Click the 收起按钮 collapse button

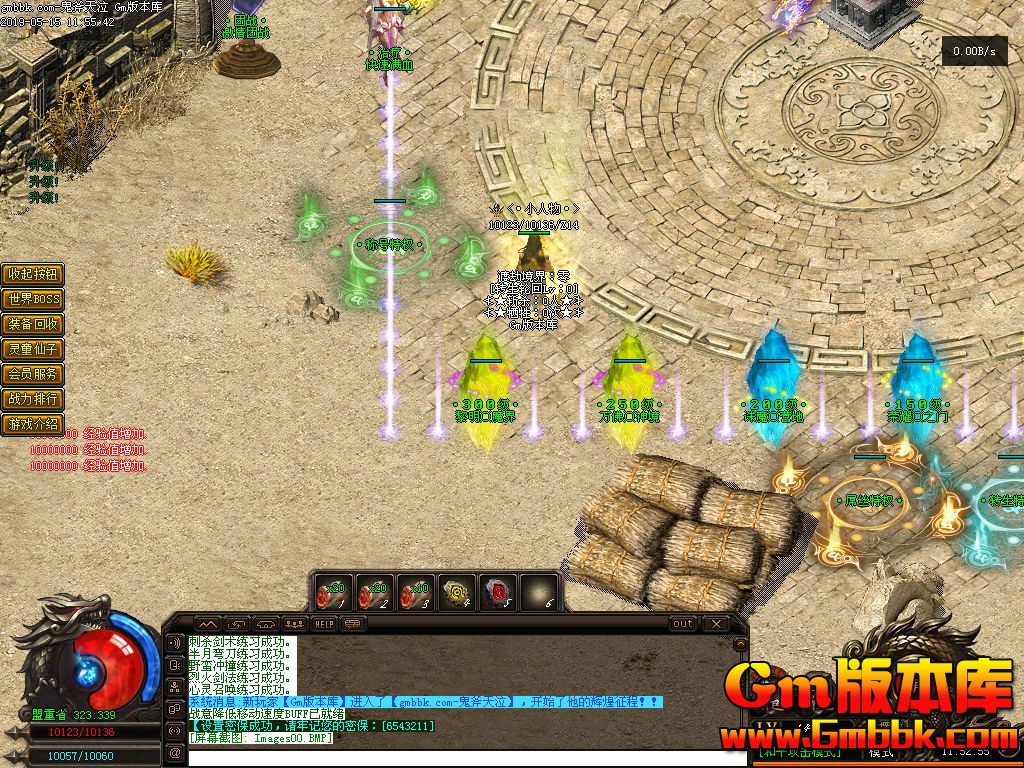click(x=34, y=274)
